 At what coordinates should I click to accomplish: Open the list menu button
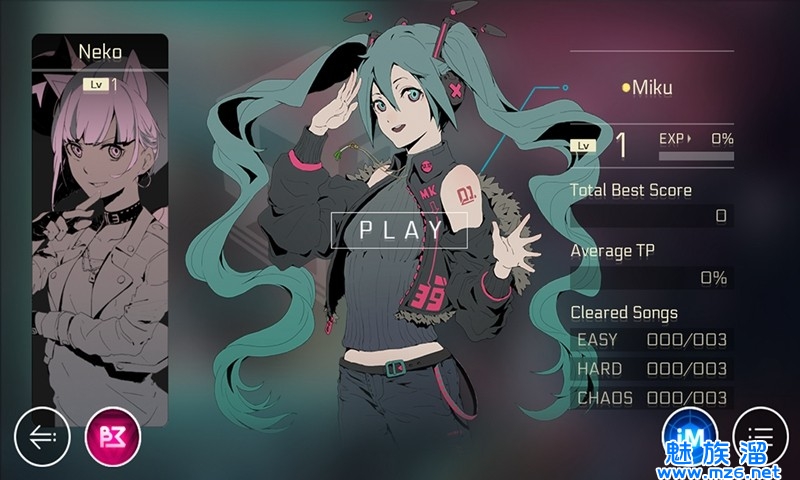(760, 436)
